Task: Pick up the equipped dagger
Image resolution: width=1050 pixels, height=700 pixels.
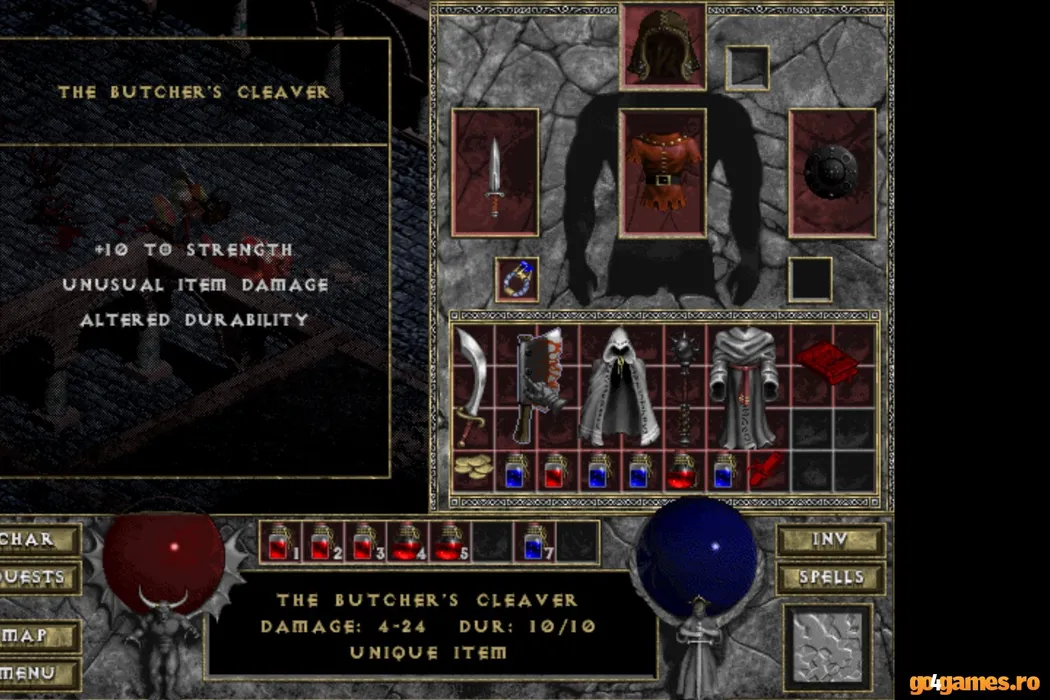Action: coord(495,174)
